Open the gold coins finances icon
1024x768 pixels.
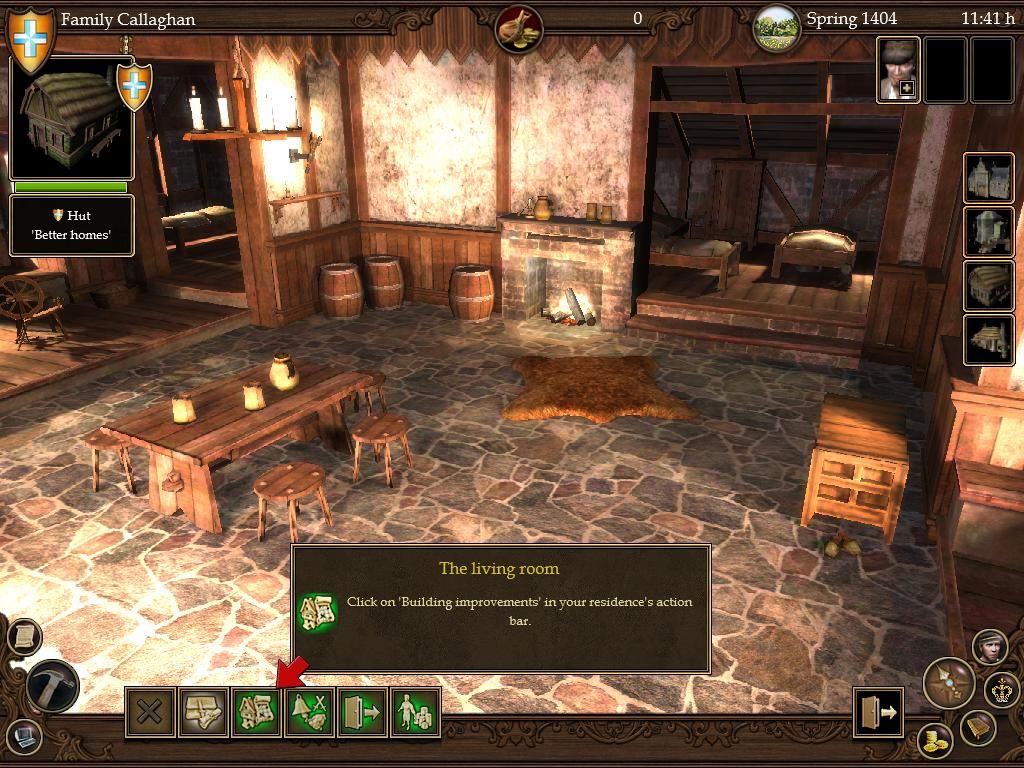click(935, 741)
